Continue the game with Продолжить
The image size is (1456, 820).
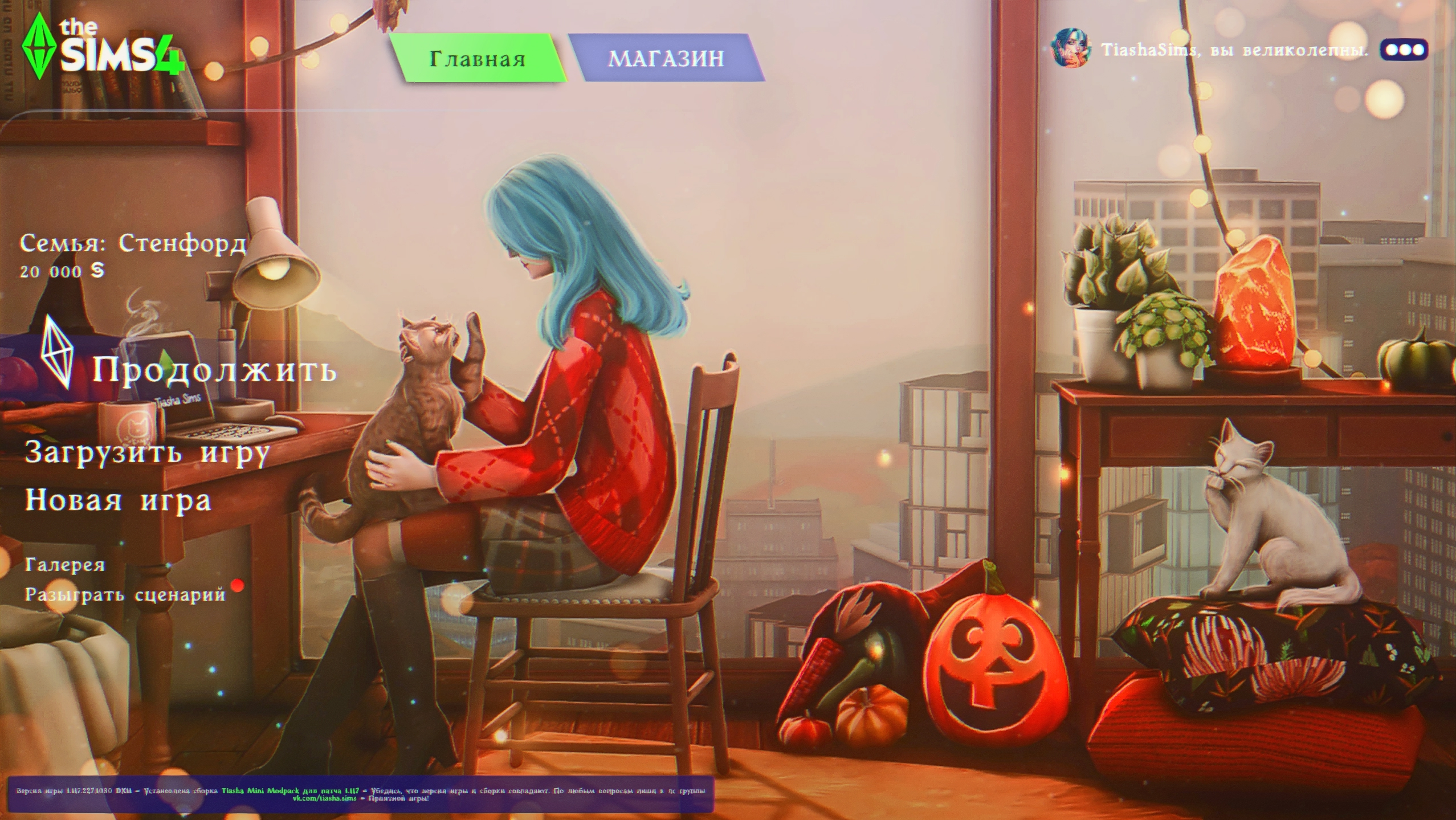point(214,369)
